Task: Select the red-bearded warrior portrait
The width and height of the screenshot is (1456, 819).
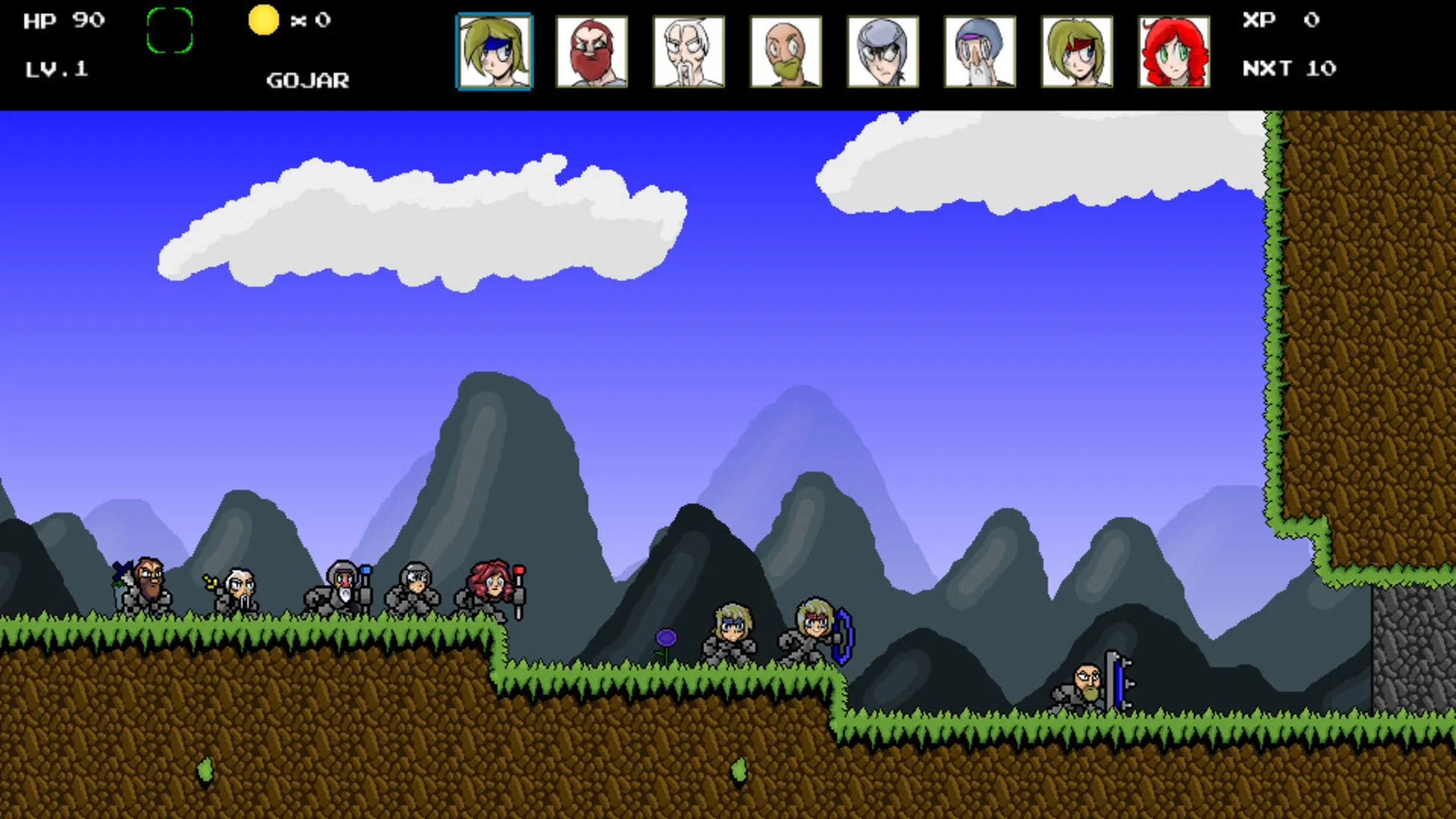Action: (x=592, y=53)
